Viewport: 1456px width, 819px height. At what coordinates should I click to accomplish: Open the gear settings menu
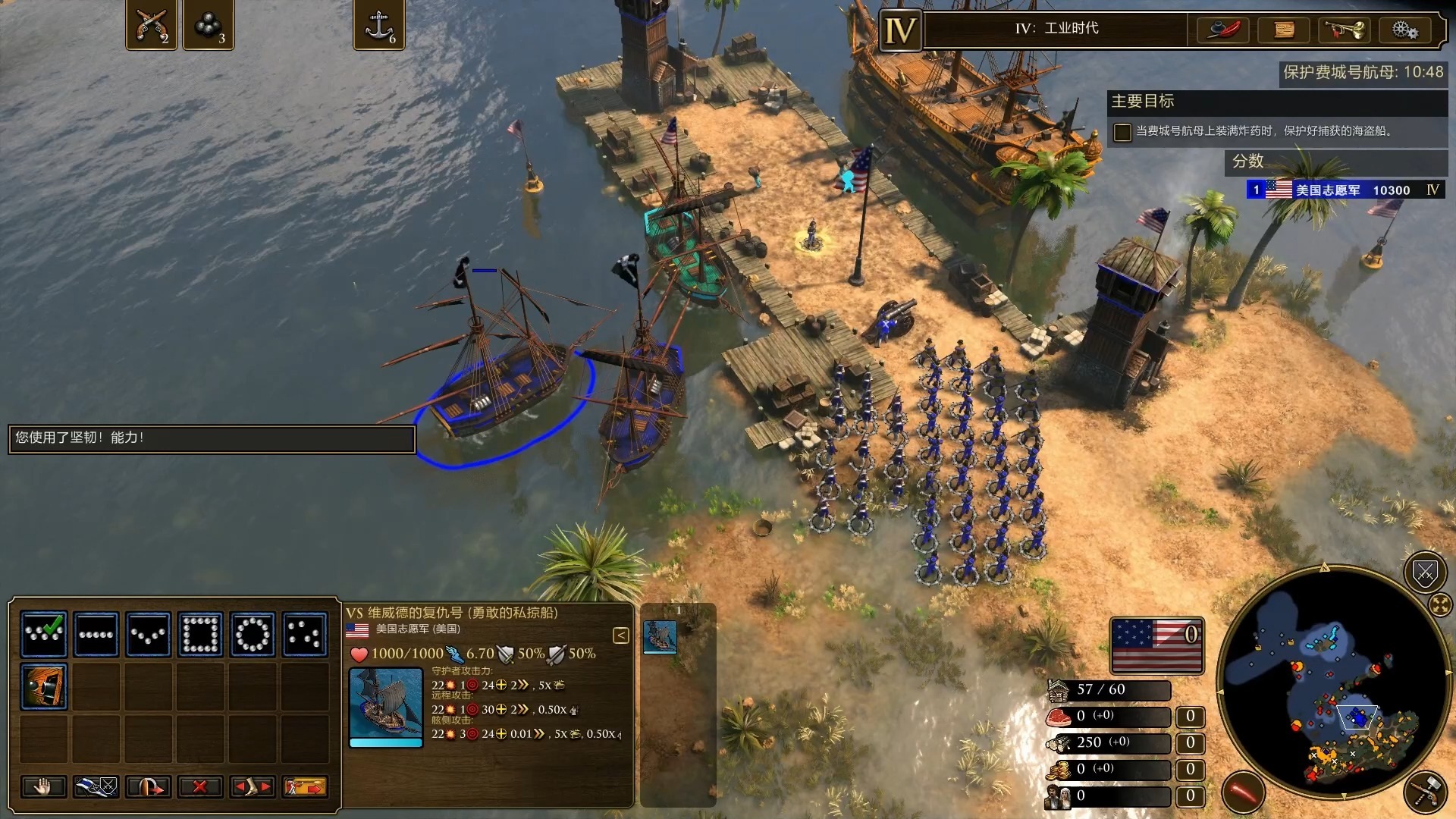coord(1404,30)
